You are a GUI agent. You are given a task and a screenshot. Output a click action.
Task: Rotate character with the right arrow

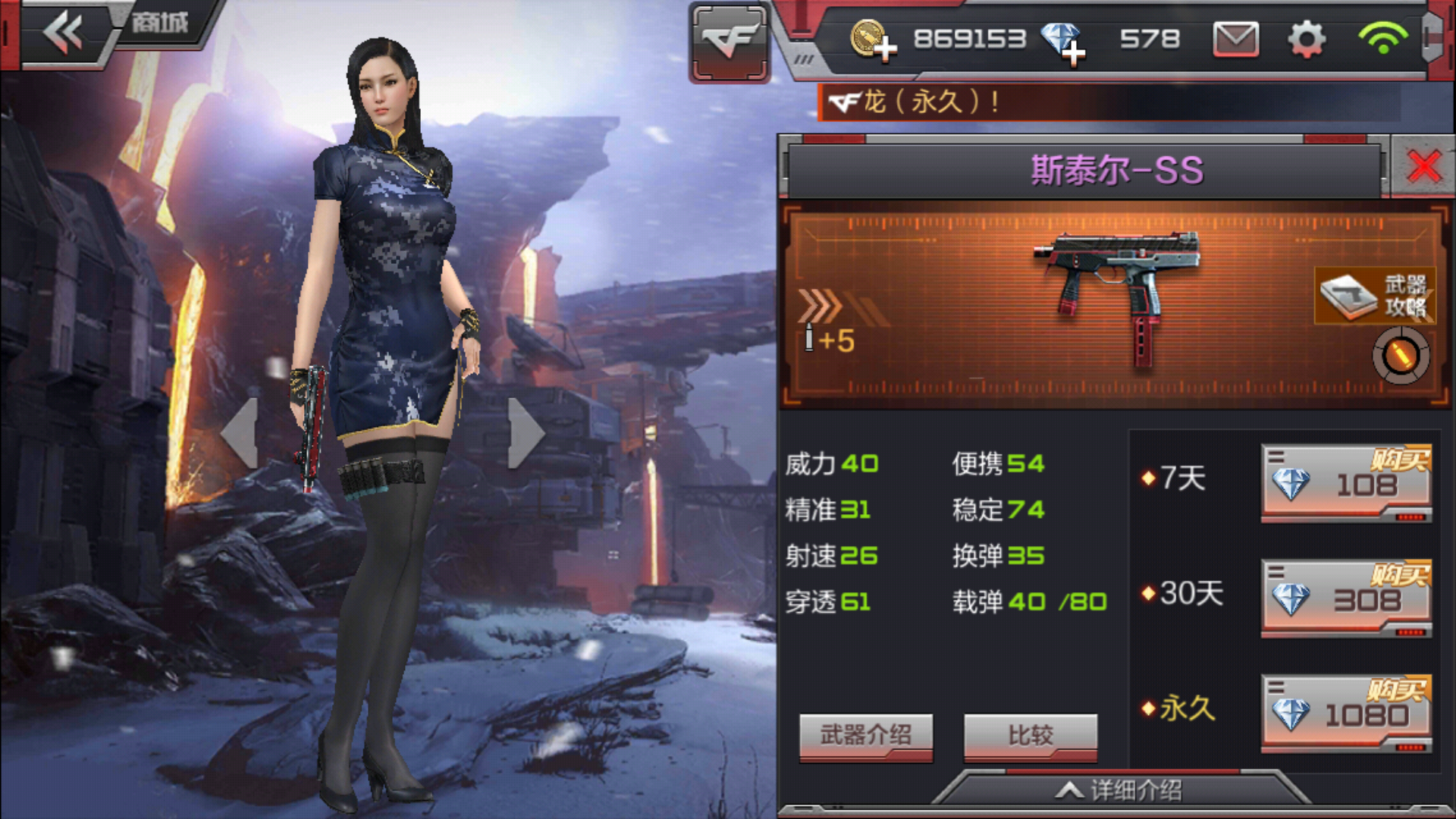[526, 433]
